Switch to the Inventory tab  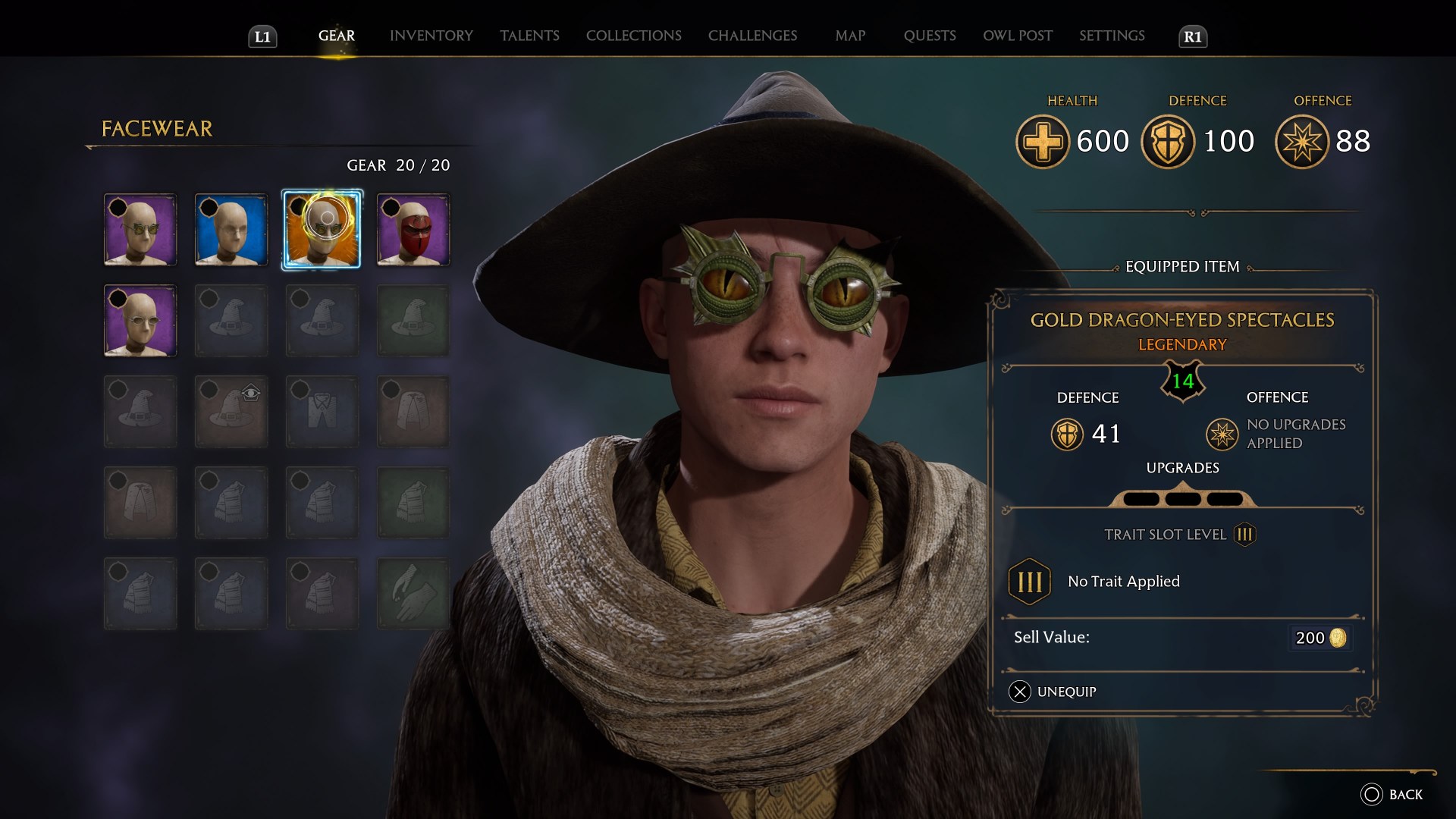click(x=431, y=35)
